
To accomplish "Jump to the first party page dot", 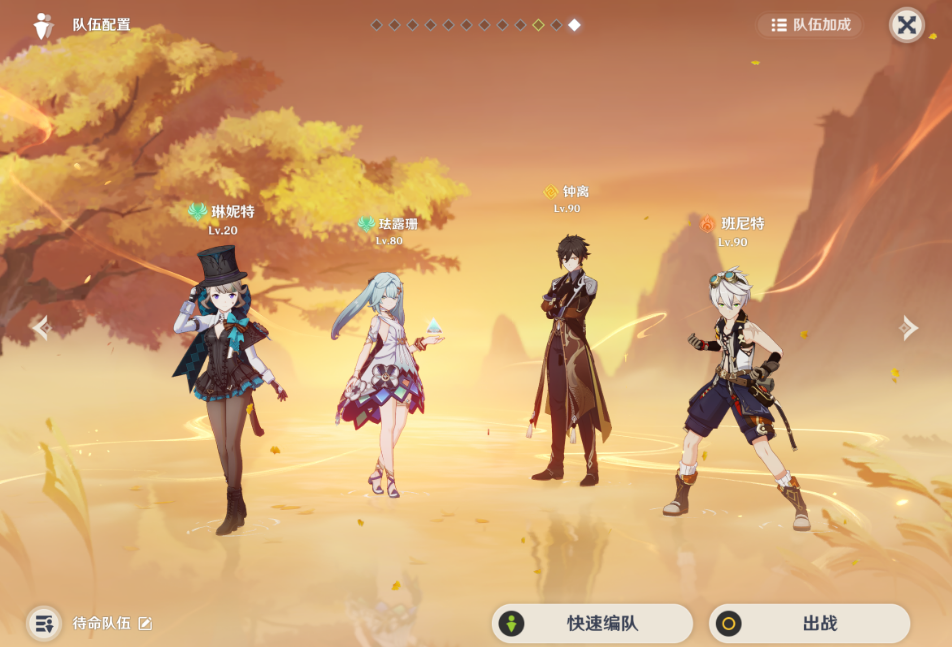I will (x=376, y=25).
